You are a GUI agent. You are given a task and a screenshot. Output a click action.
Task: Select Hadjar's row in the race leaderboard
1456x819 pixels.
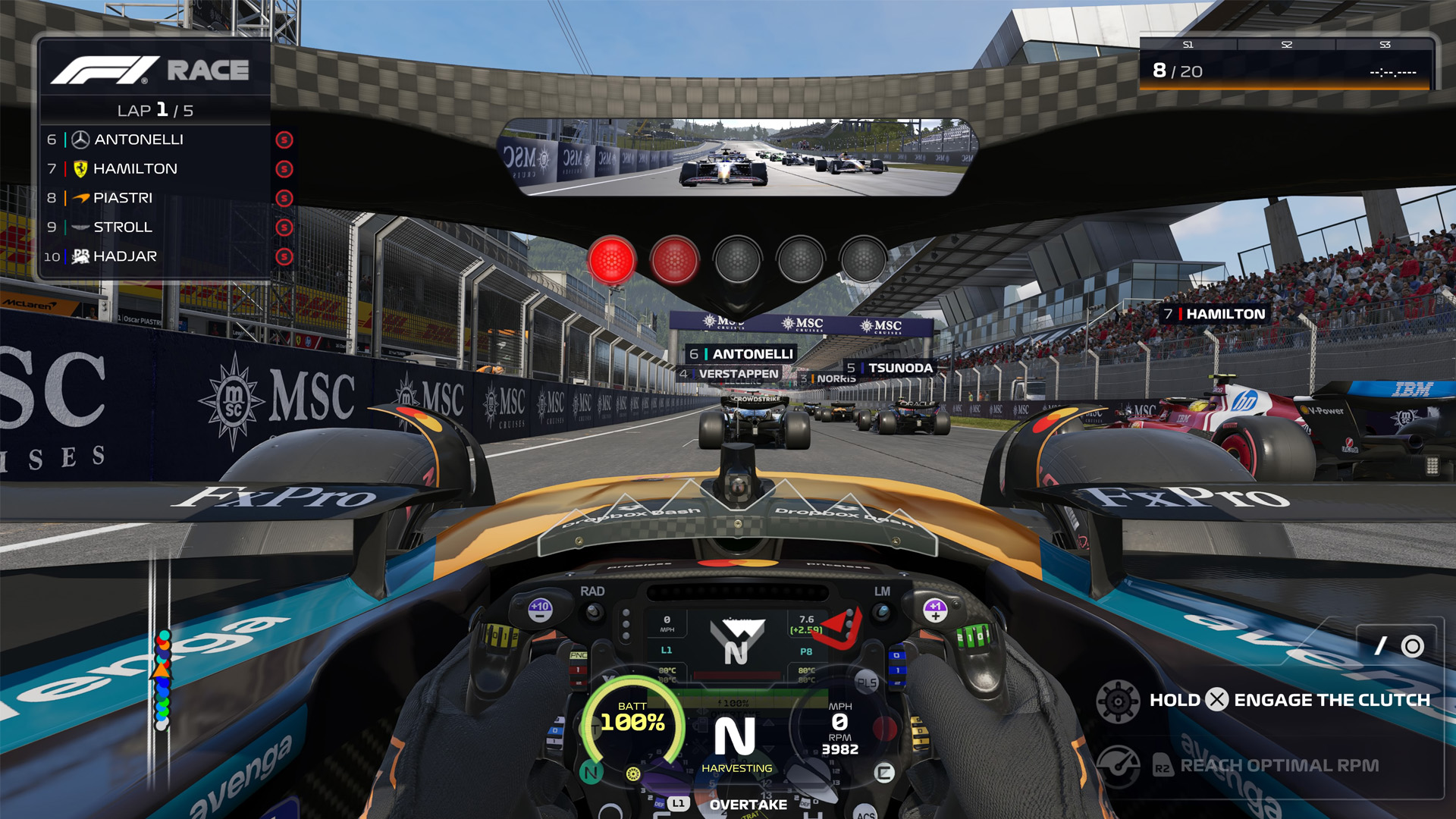point(155,256)
